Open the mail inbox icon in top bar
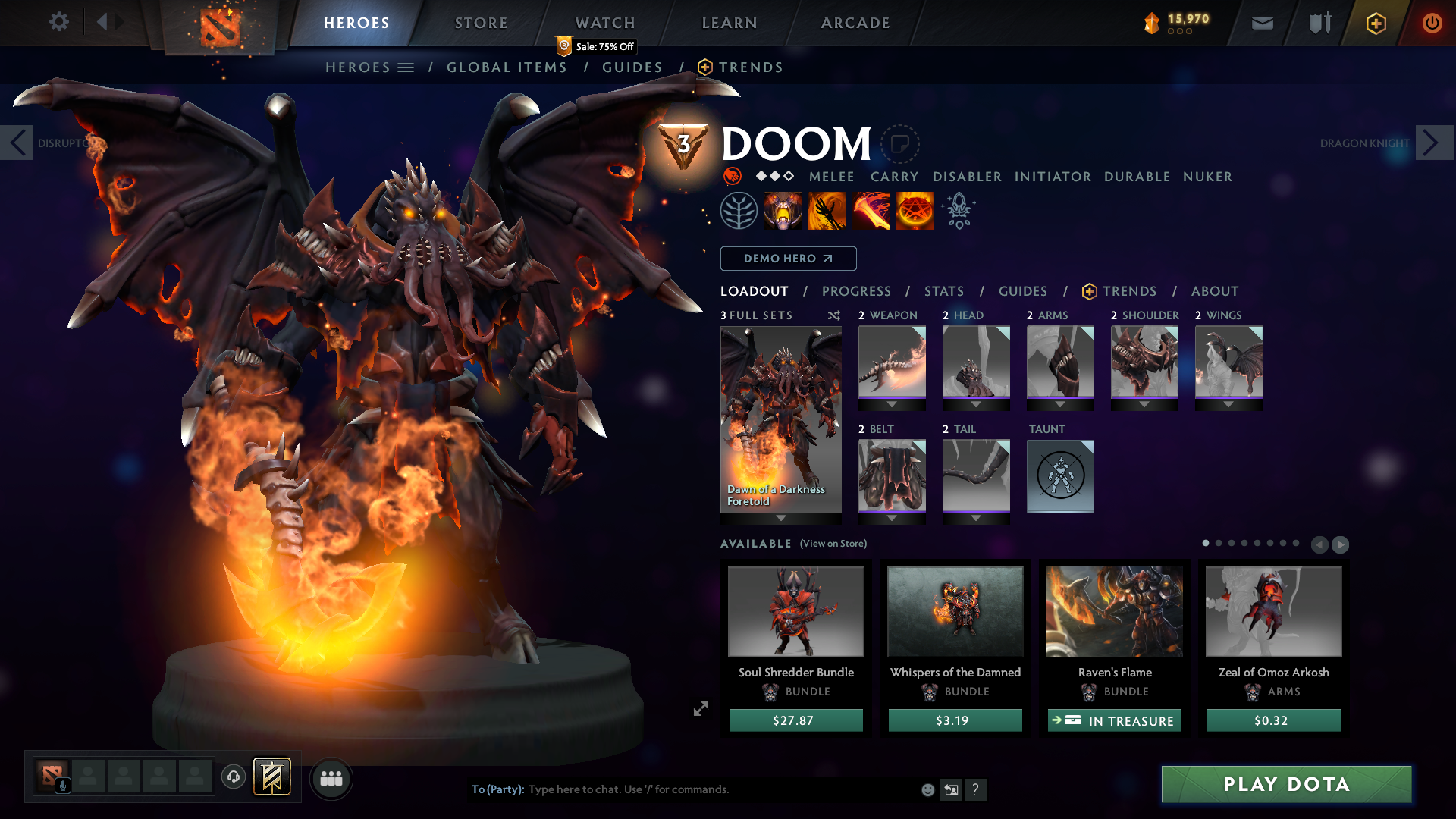Viewport: 1456px width, 819px height. point(1262,23)
